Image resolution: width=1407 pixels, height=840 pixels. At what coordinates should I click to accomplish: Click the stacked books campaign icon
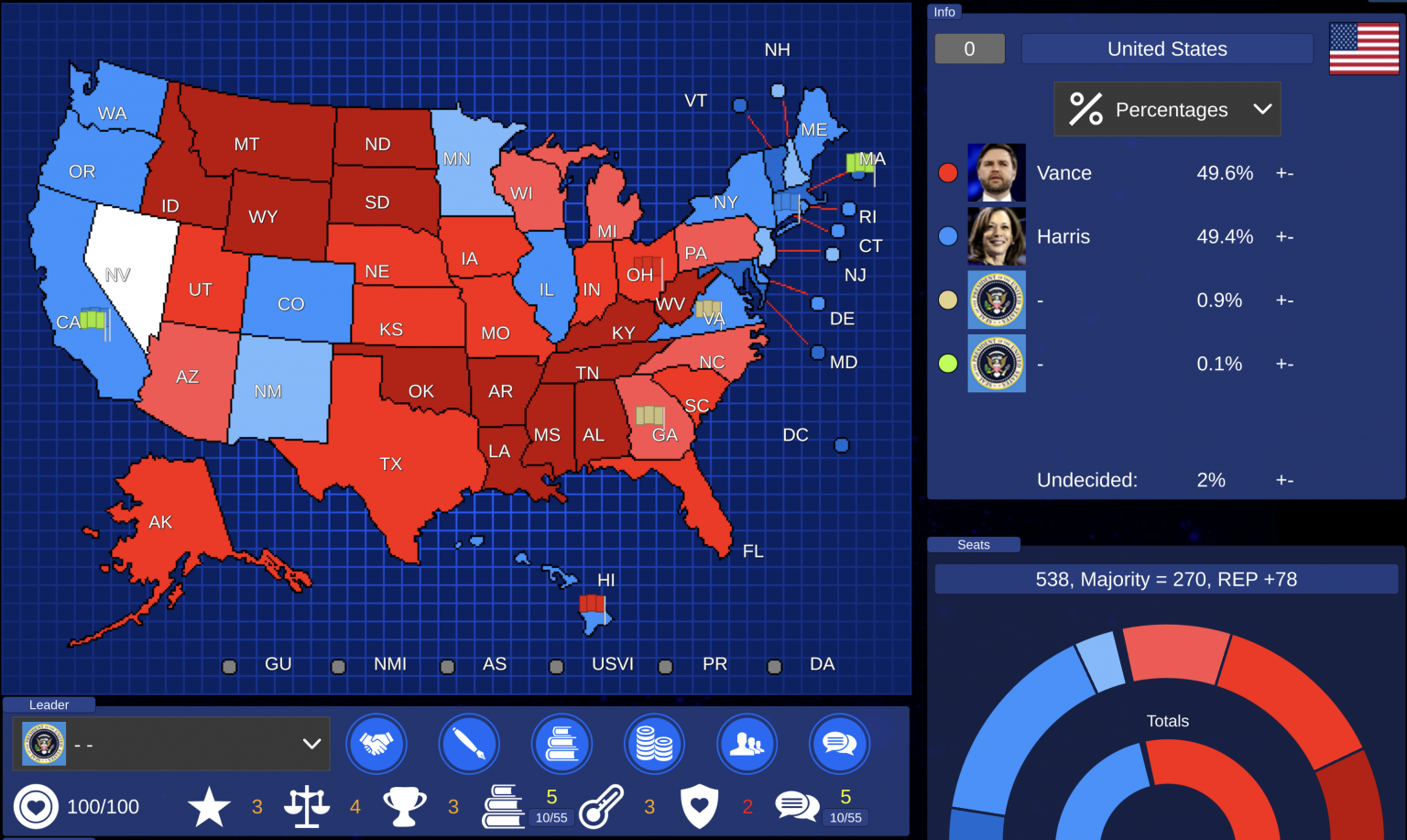(x=562, y=744)
